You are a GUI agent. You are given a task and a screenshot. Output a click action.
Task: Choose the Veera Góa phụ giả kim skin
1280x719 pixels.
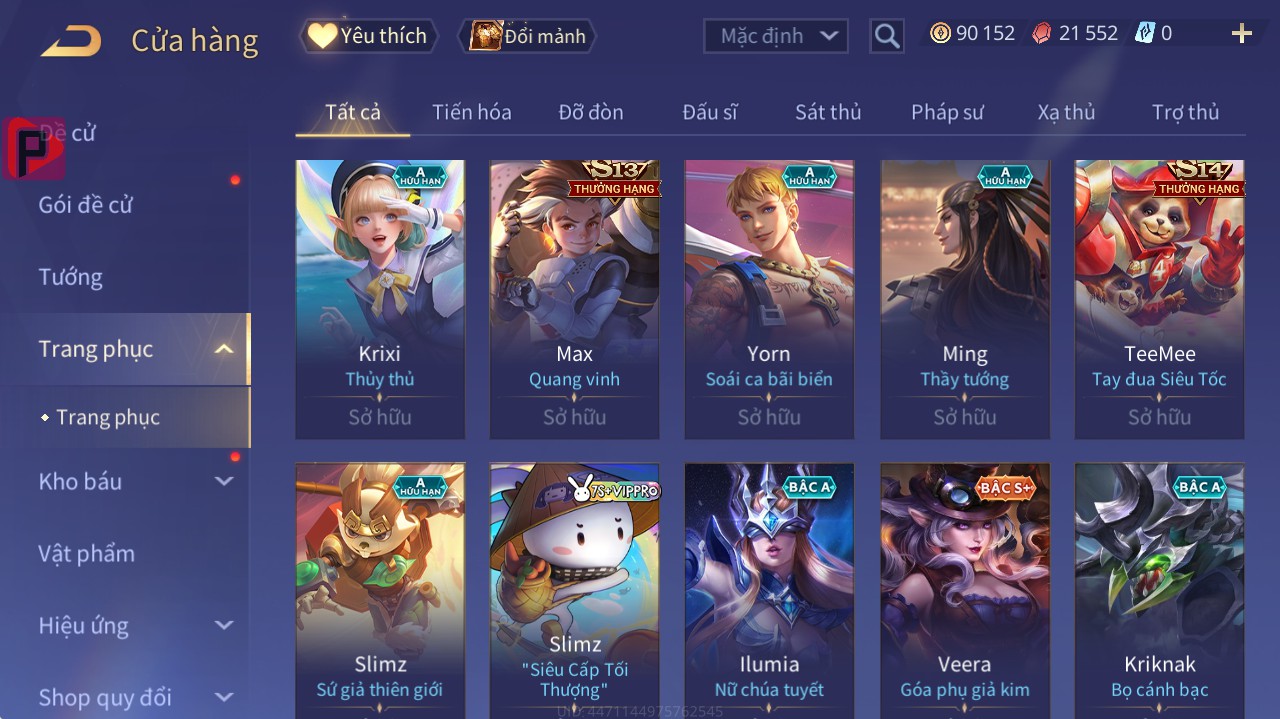pos(964,590)
